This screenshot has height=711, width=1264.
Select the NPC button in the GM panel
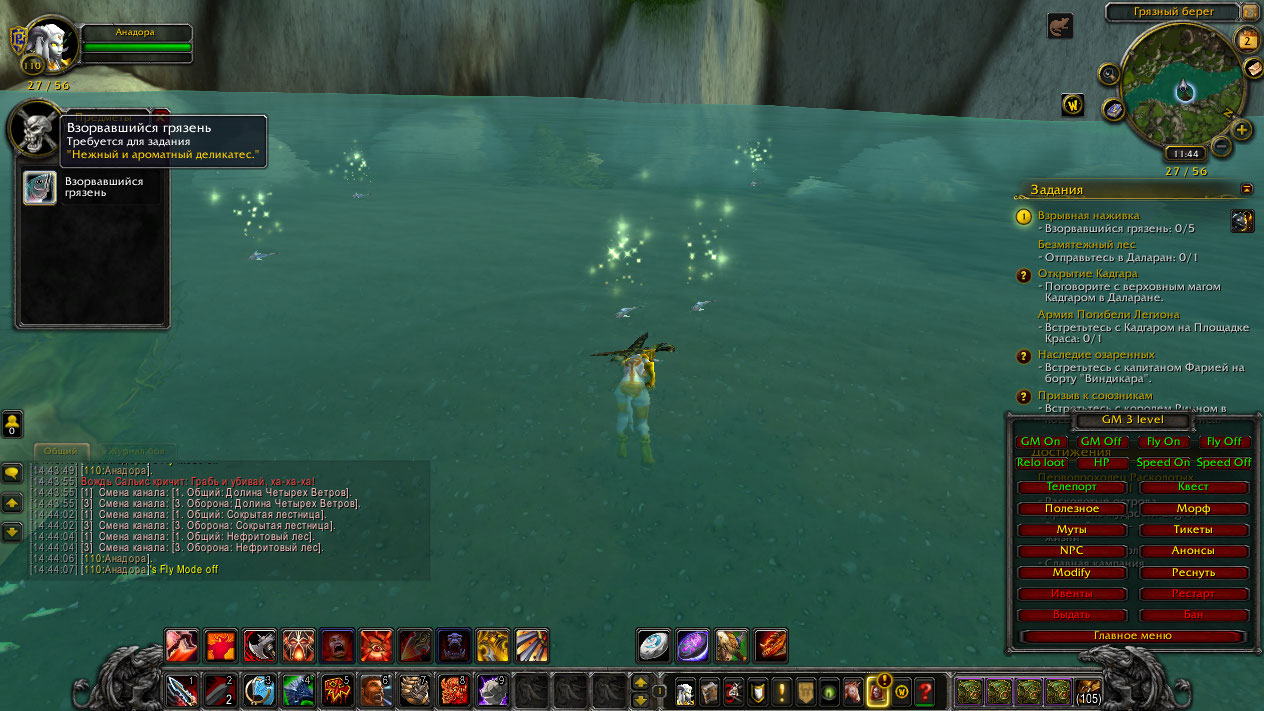[1072, 551]
